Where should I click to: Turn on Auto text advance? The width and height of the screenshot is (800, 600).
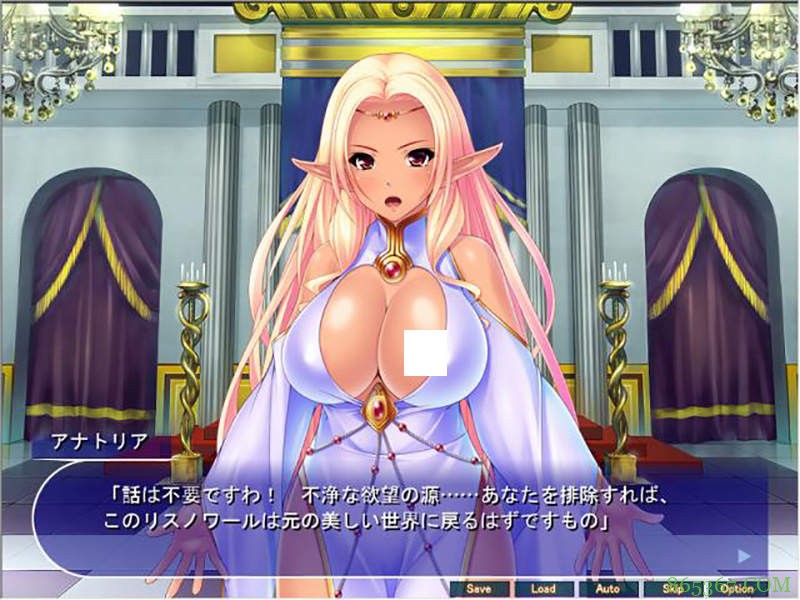[x=607, y=589]
